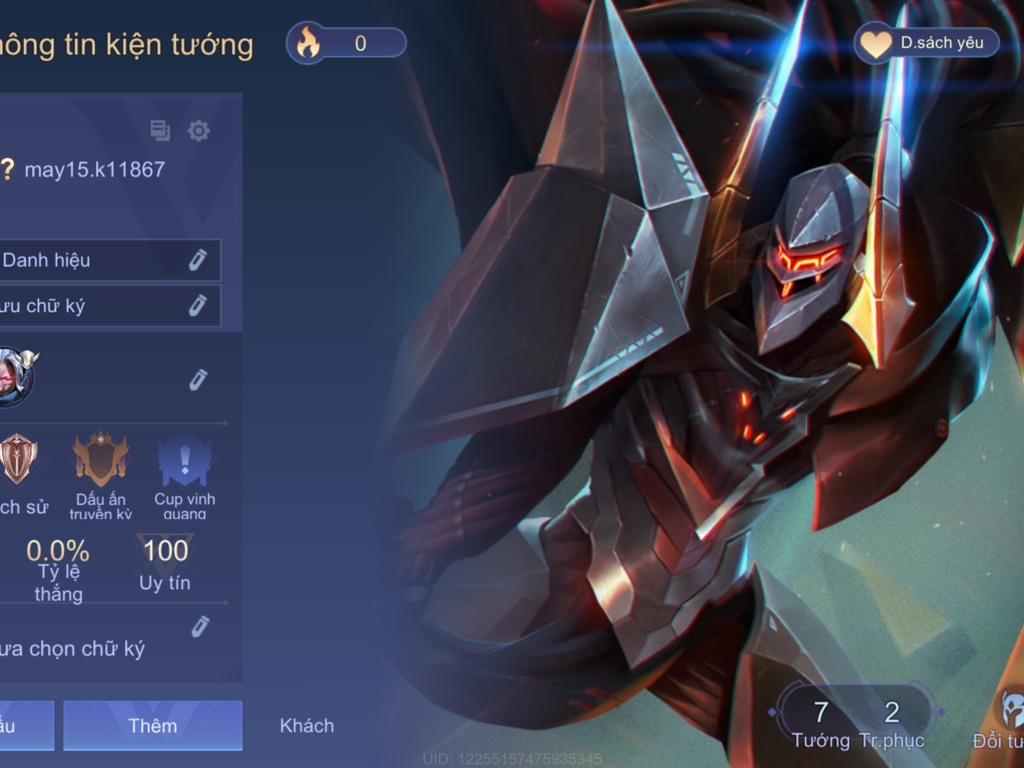Select the hero avatar portrait

(14, 378)
